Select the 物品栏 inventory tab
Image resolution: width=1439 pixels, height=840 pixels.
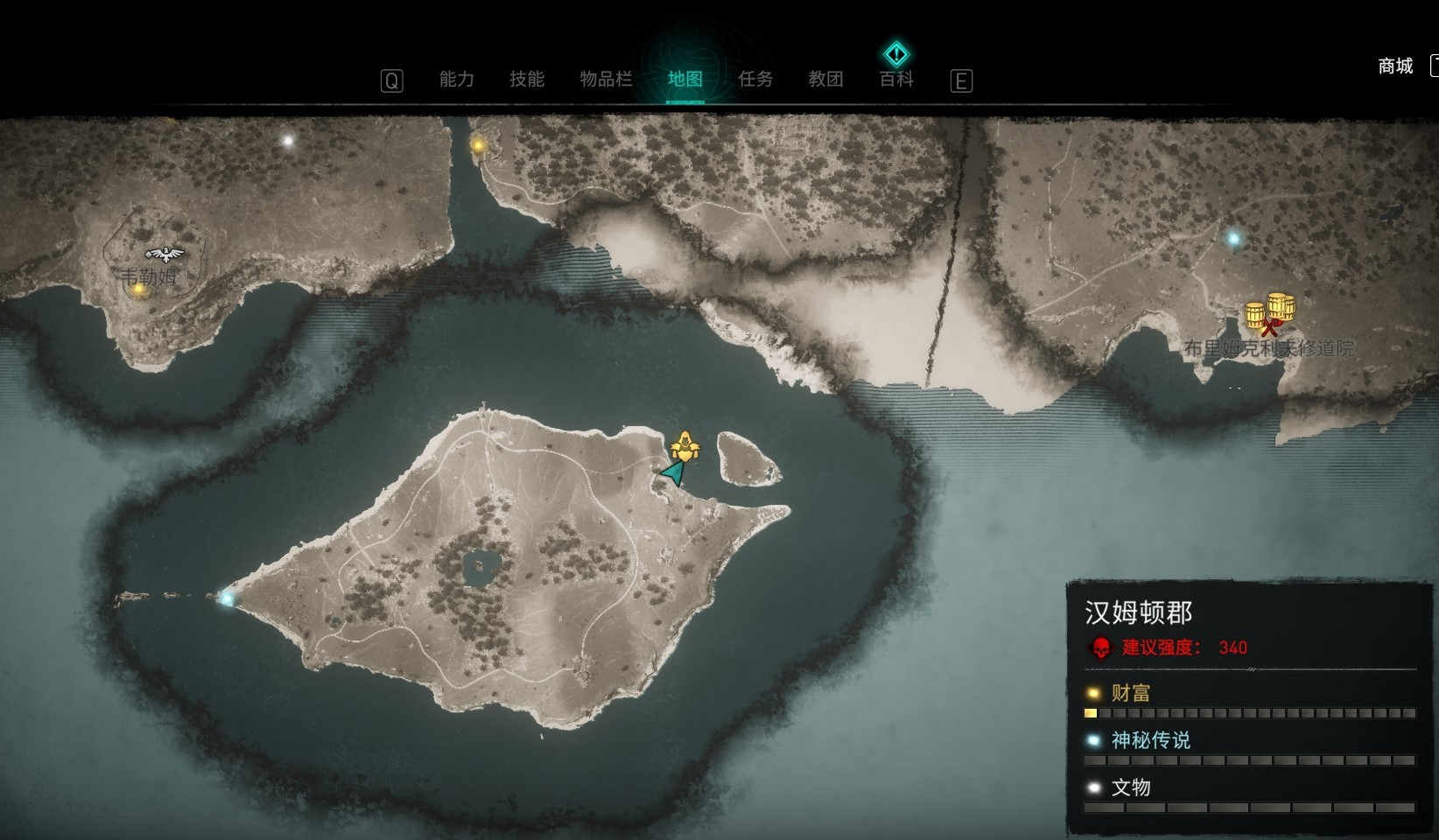606,80
